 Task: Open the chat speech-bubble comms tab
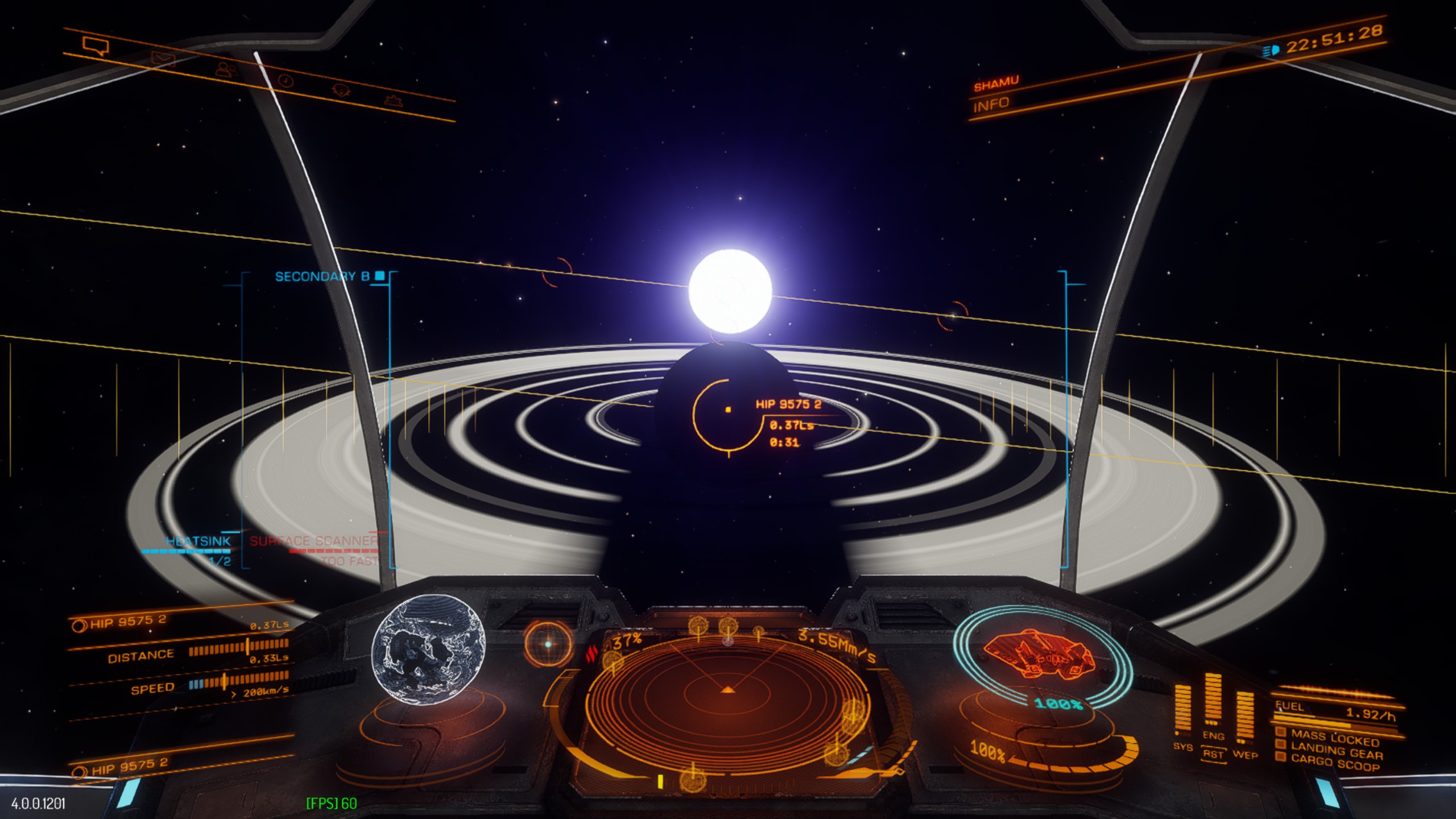coord(95,45)
